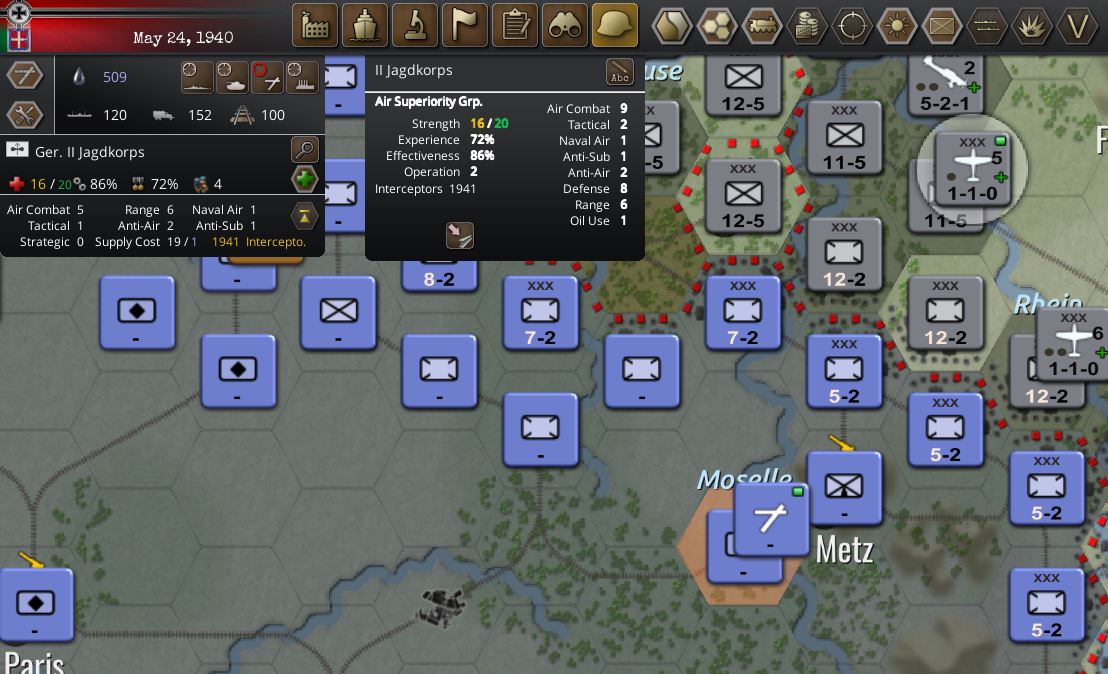Open the microscope research menu

[x=415, y=25]
